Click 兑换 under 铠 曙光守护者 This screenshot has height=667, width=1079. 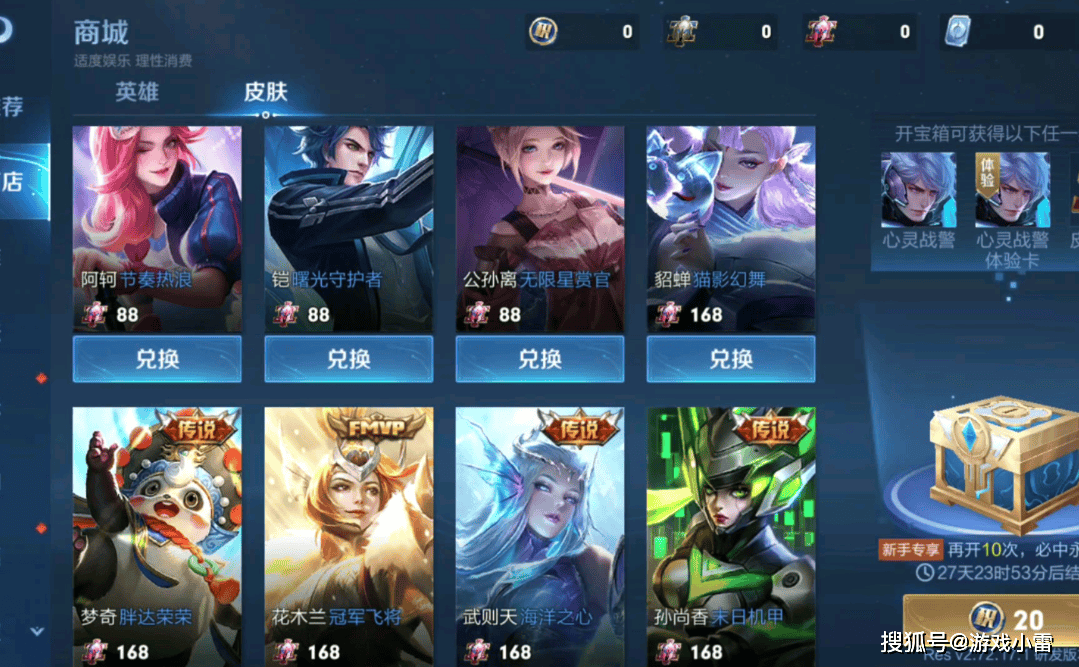[x=348, y=359]
